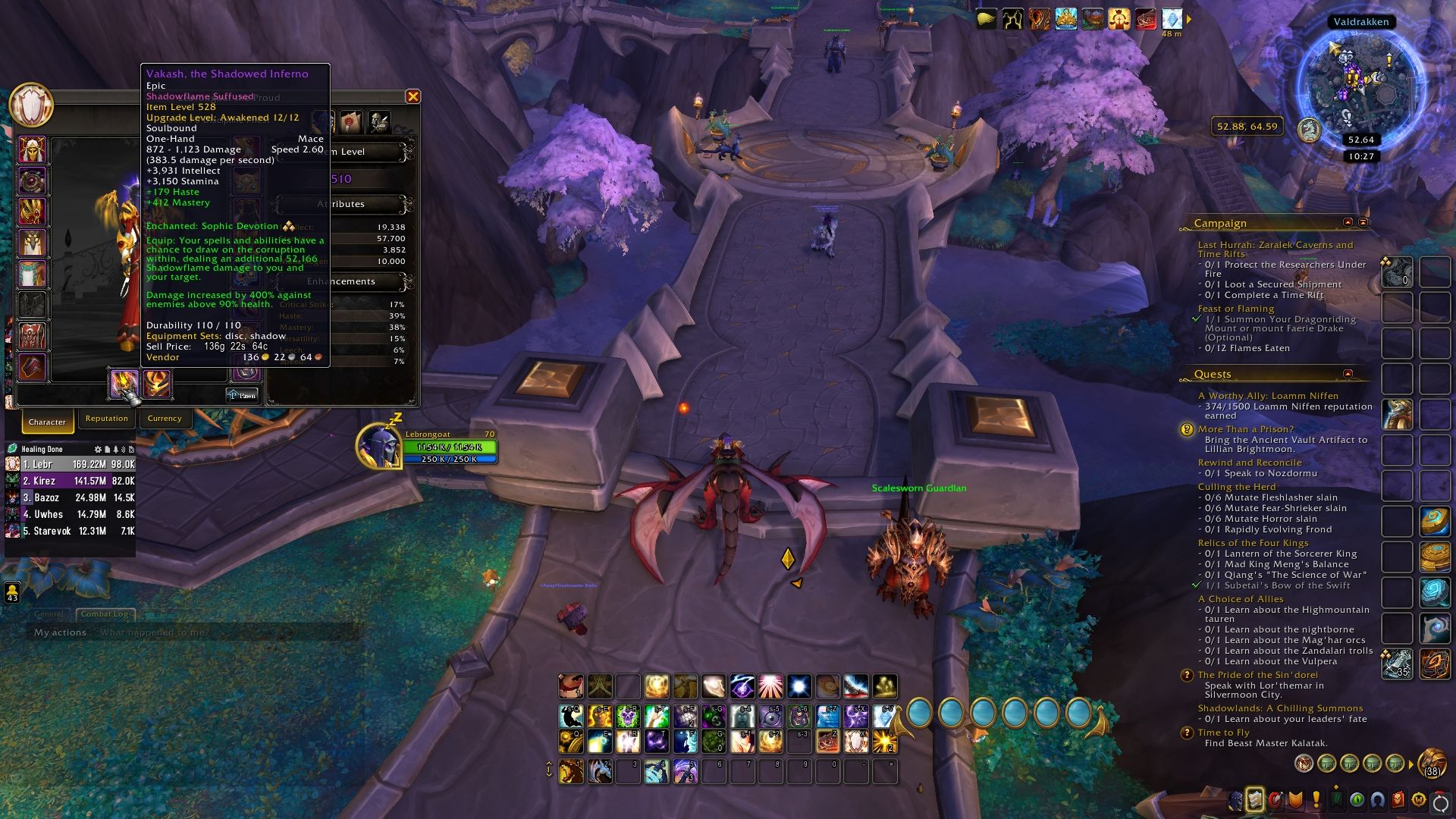Open the Collections horseshoe micro button

point(1378,800)
